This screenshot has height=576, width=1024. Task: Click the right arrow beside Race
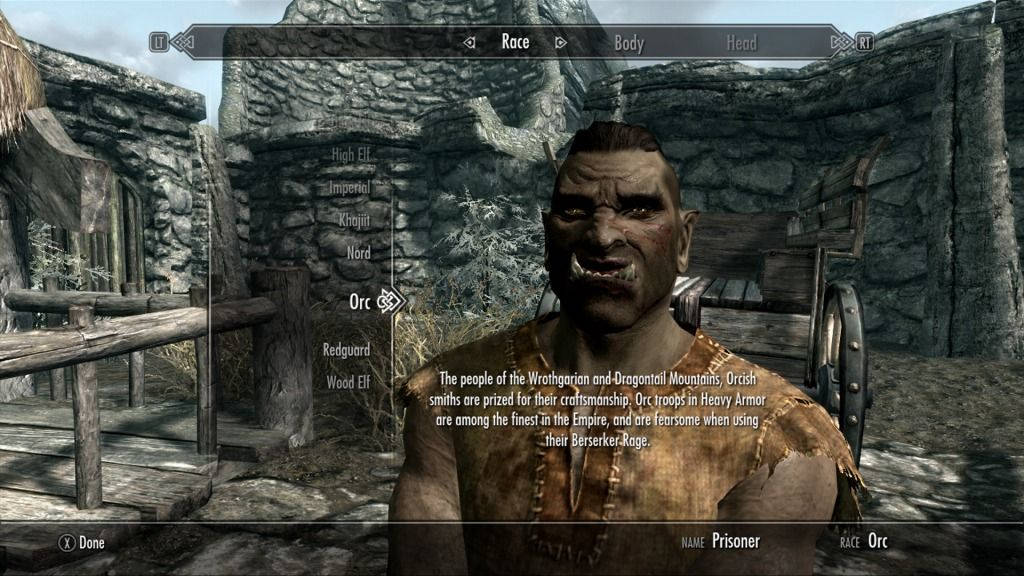[x=561, y=42]
